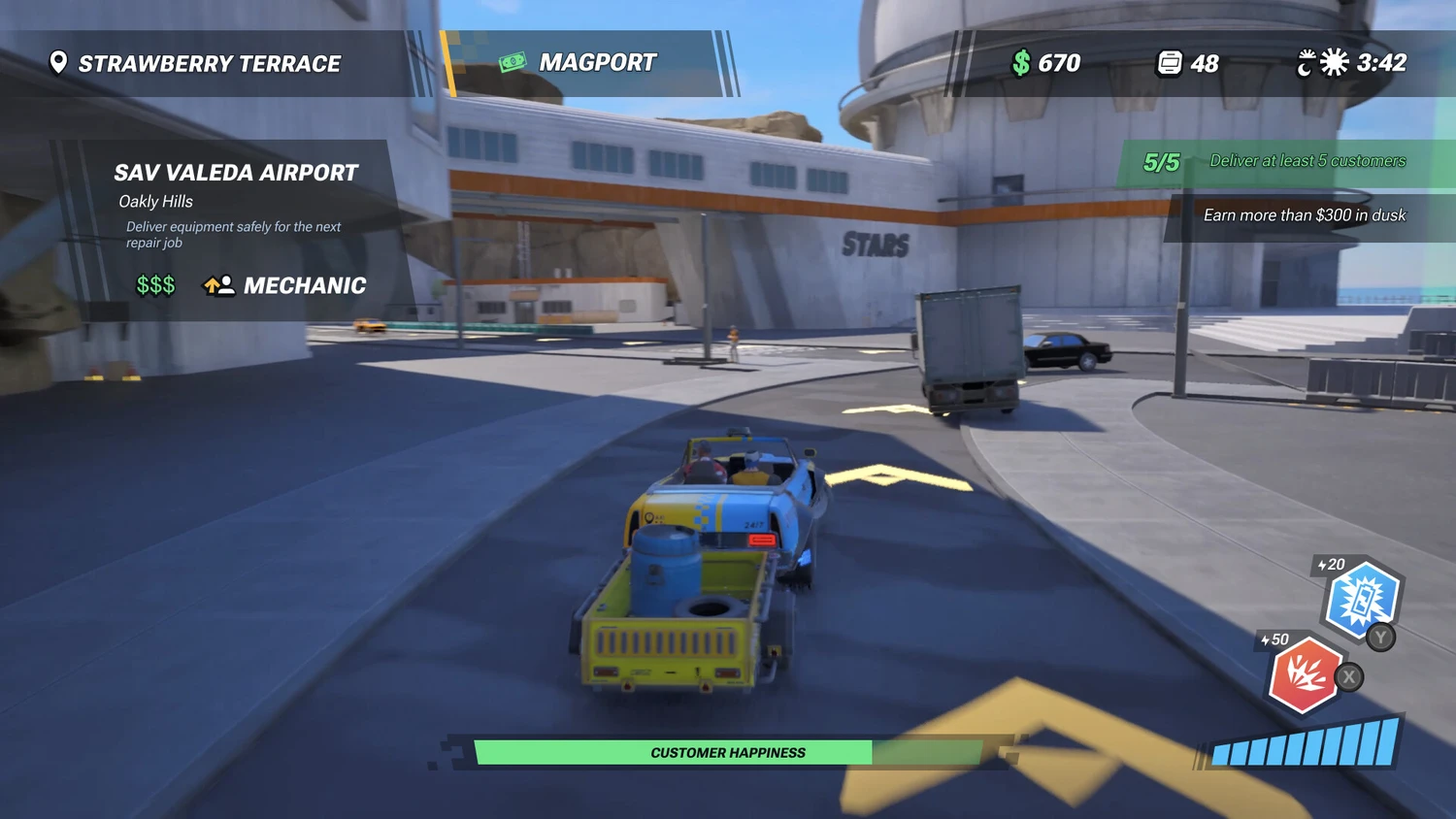1456x819 pixels.
Task: Activate the blue burst ability icon
Action: tap(1361, 601)
